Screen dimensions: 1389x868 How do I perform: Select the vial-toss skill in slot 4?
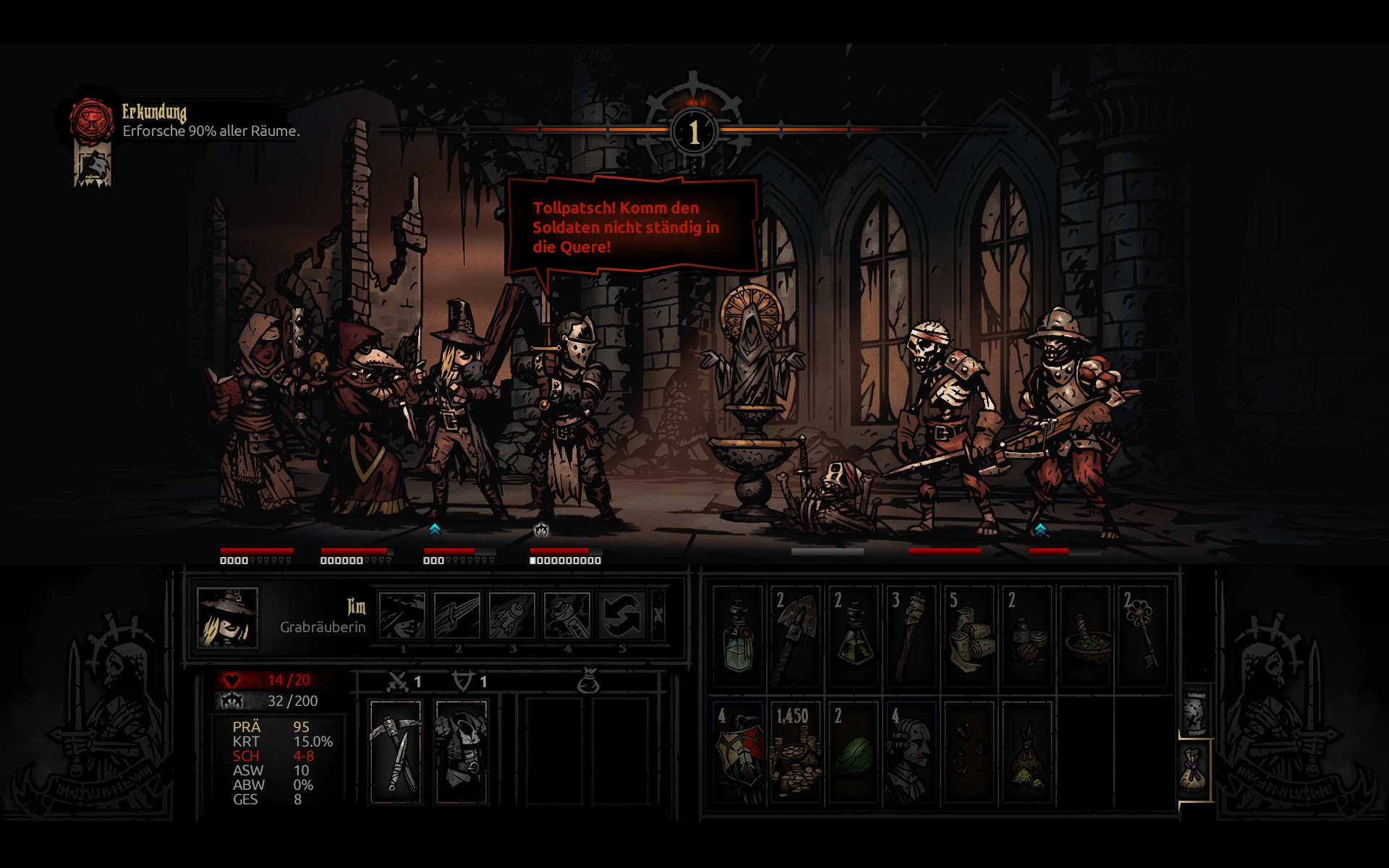point(566,616)
